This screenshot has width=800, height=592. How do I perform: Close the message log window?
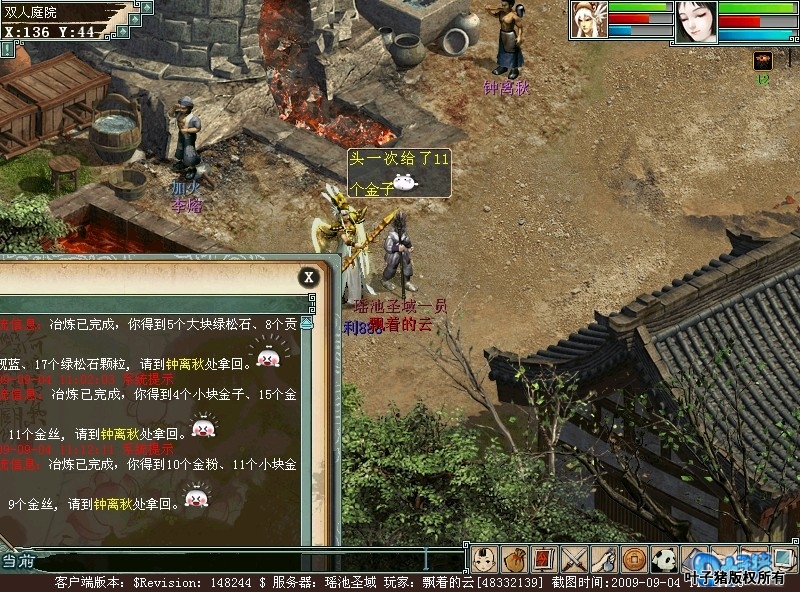pos(309,277)
